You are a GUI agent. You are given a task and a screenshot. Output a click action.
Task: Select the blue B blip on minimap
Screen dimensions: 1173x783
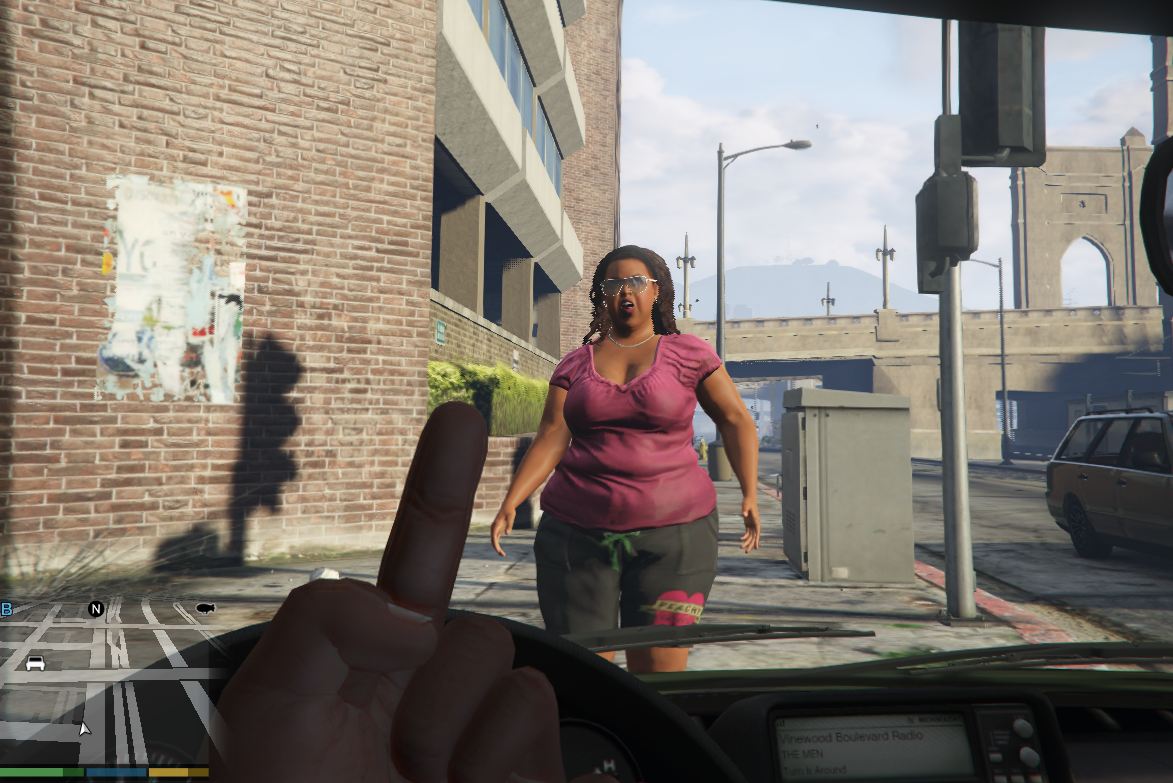(x=6, y=609)
